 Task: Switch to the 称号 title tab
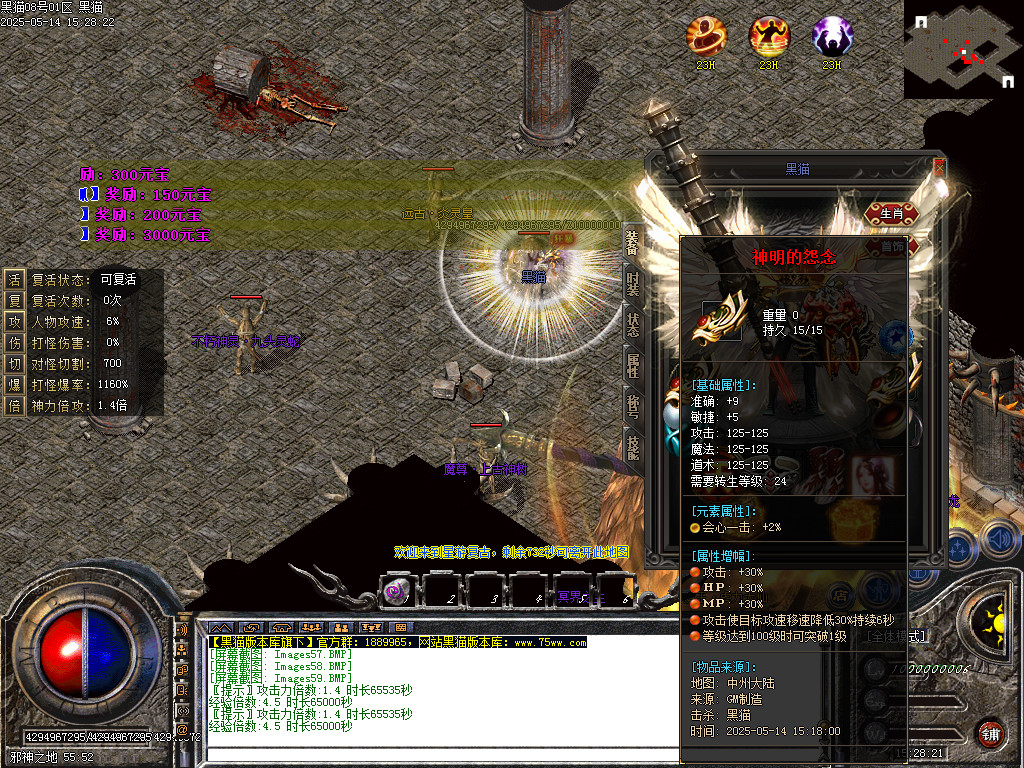632,406
